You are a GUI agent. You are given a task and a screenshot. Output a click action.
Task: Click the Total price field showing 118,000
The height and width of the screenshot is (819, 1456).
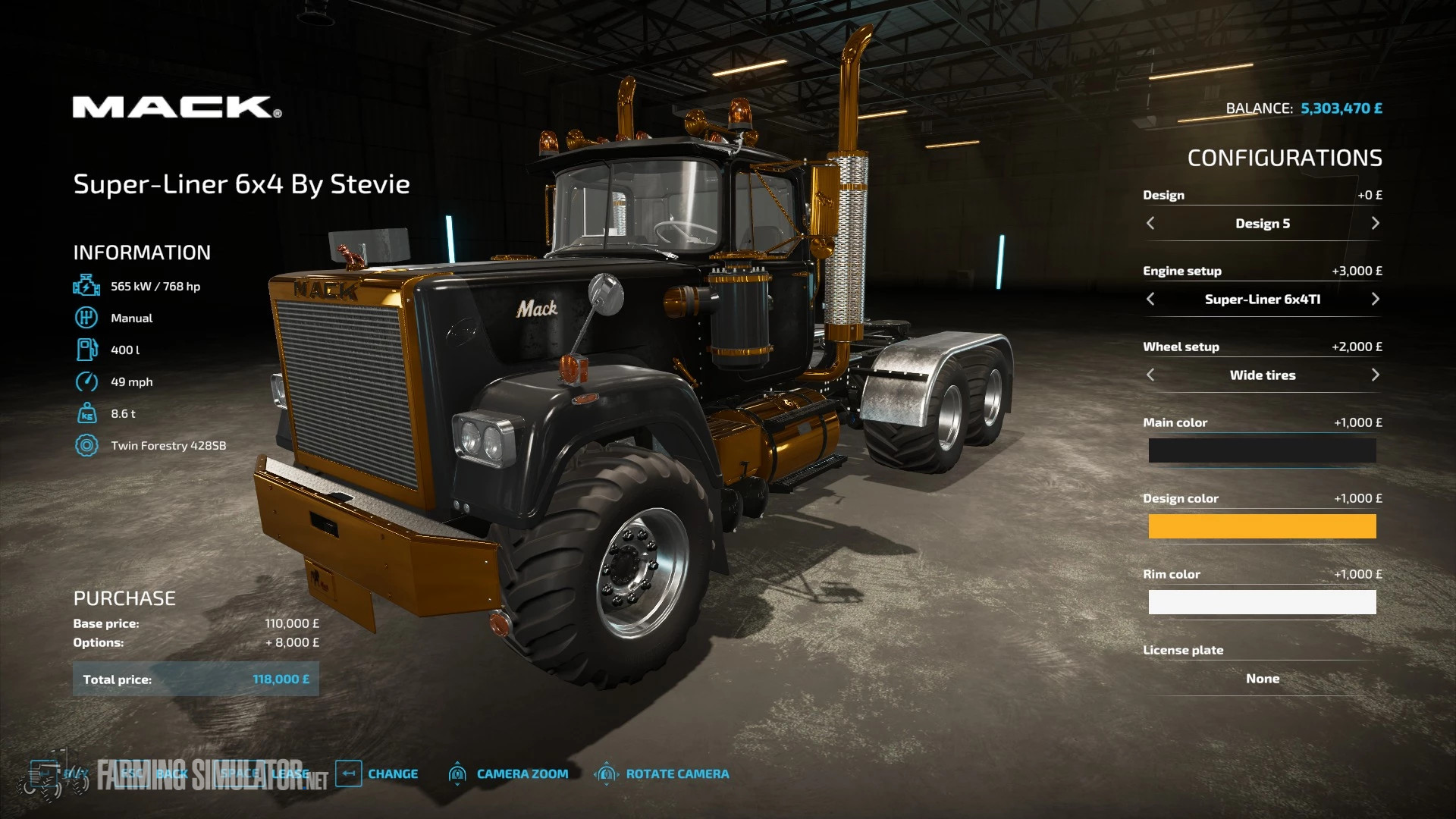click(196, 679)
